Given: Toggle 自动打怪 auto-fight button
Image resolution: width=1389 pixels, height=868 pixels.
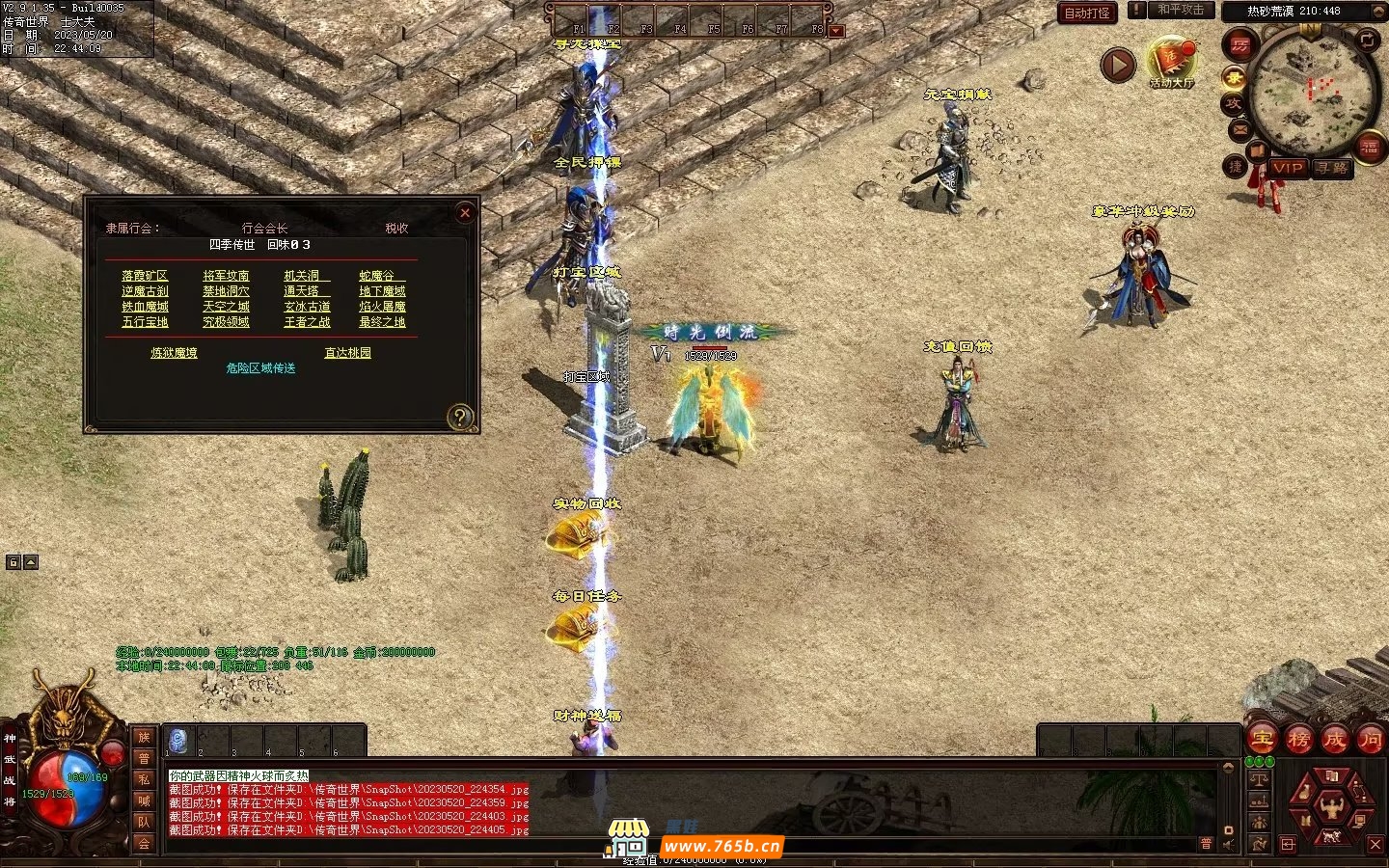Looking at the screenshot, I should point(1087,13).
